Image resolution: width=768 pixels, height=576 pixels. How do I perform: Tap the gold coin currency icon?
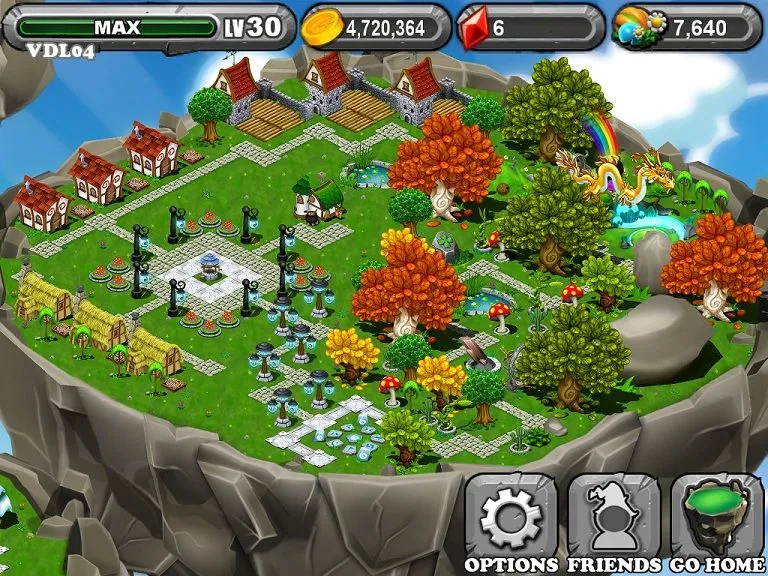tap(324, 28)
